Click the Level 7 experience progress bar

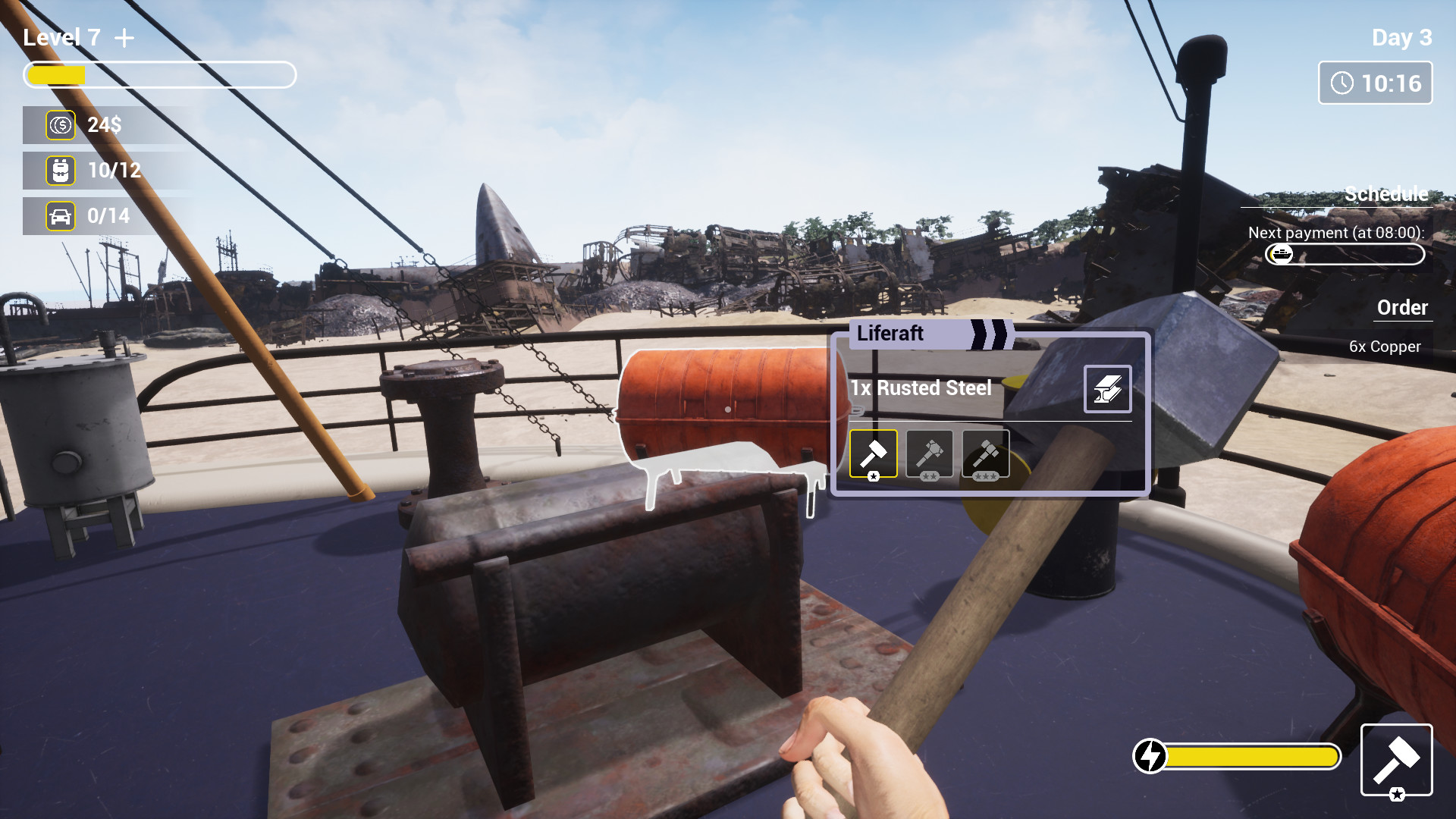click(159, 75)
